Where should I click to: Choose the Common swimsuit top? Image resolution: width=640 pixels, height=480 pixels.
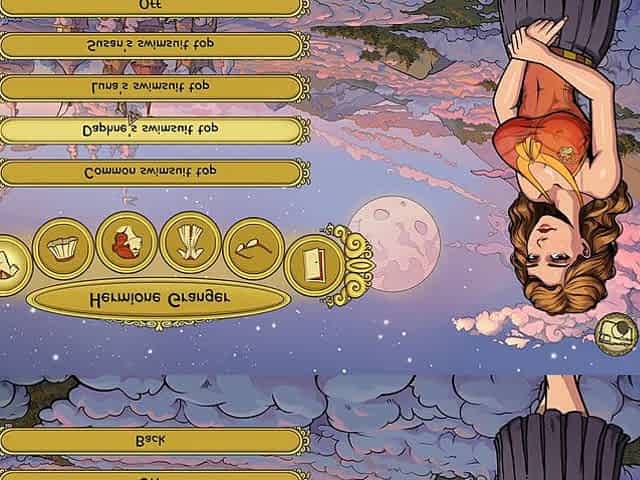(152, 173)
